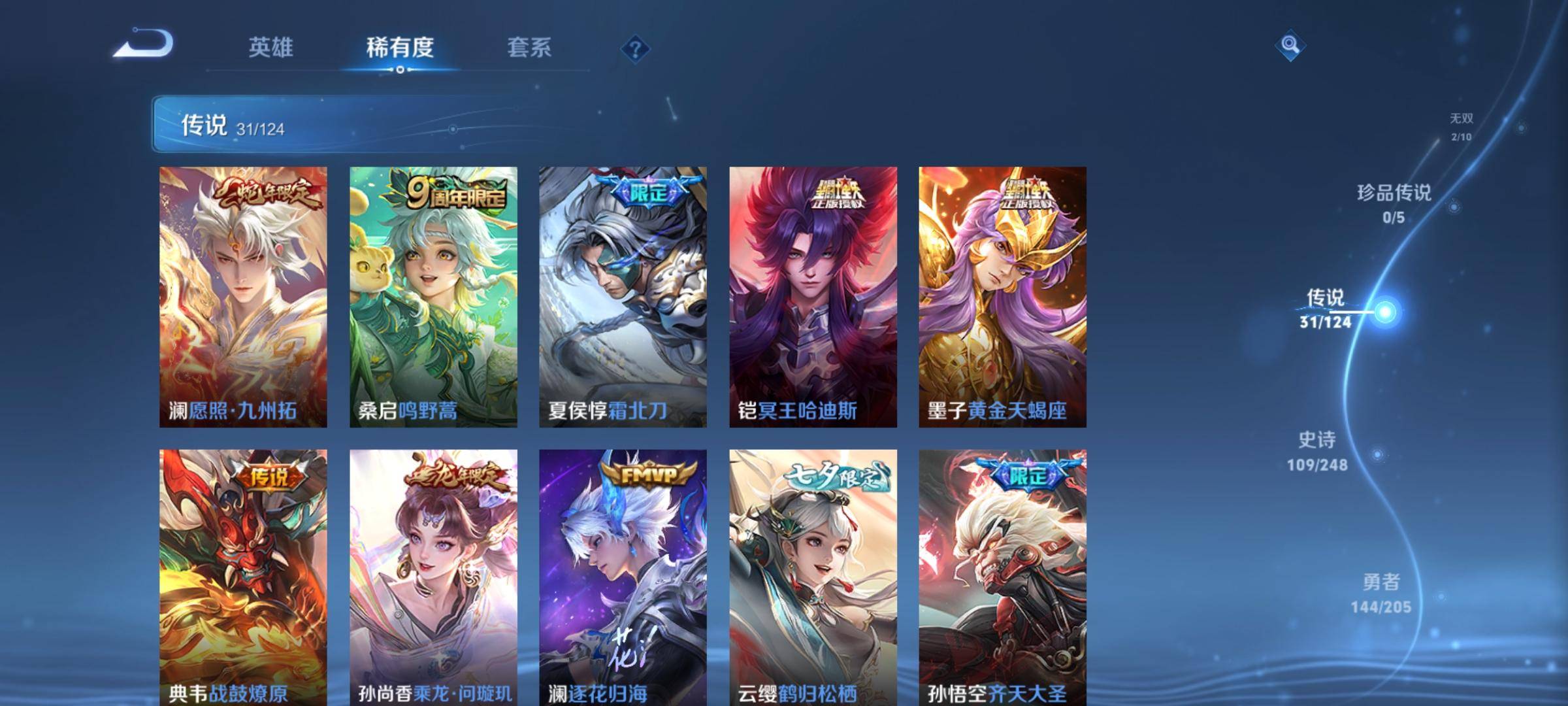The image size is (1568, 706).
Task: Click the help question mark icon
Action: click(634, 49)
